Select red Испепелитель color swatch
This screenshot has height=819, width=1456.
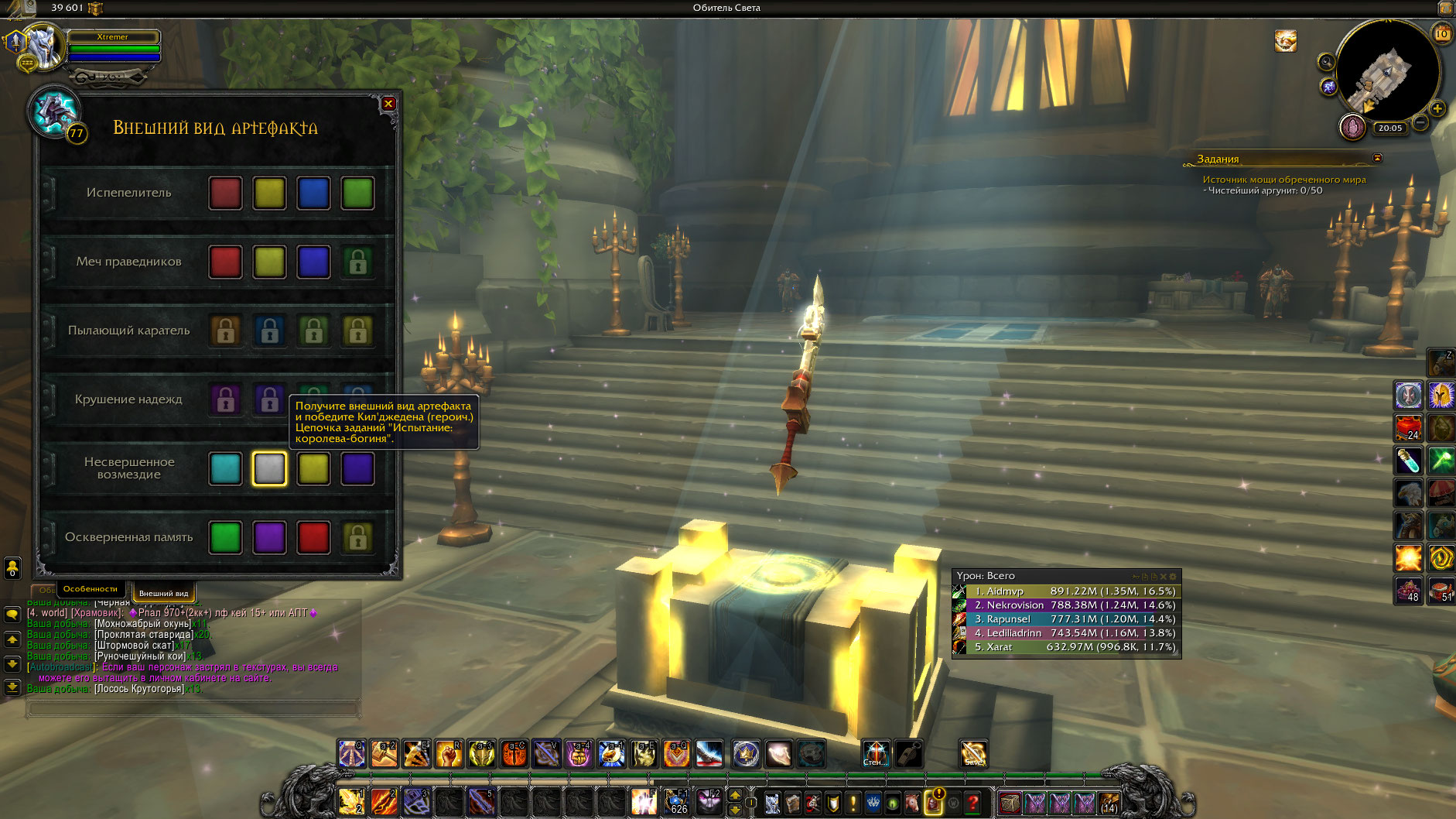225,194
